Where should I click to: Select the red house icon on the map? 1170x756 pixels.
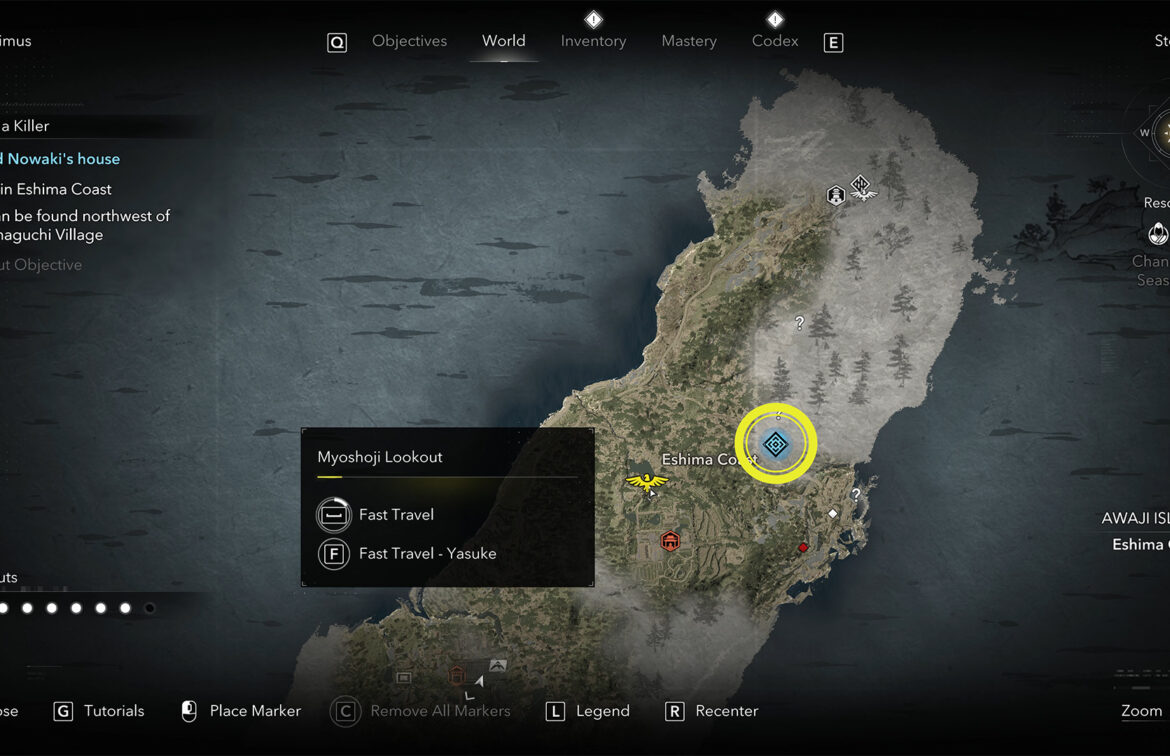point(670,541)
